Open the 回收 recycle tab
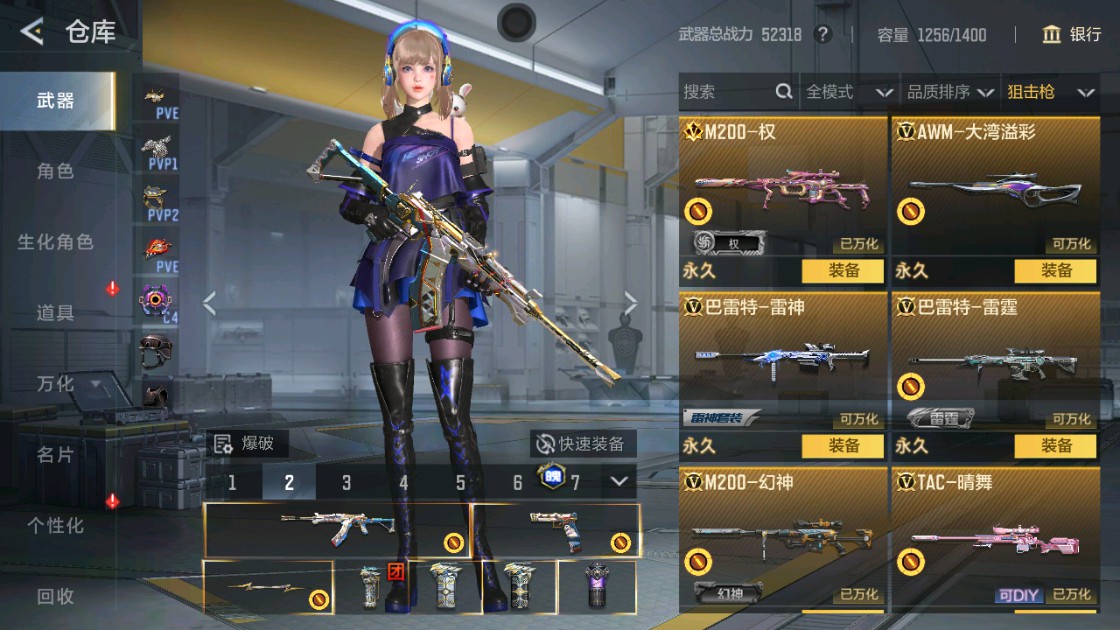 55,596
